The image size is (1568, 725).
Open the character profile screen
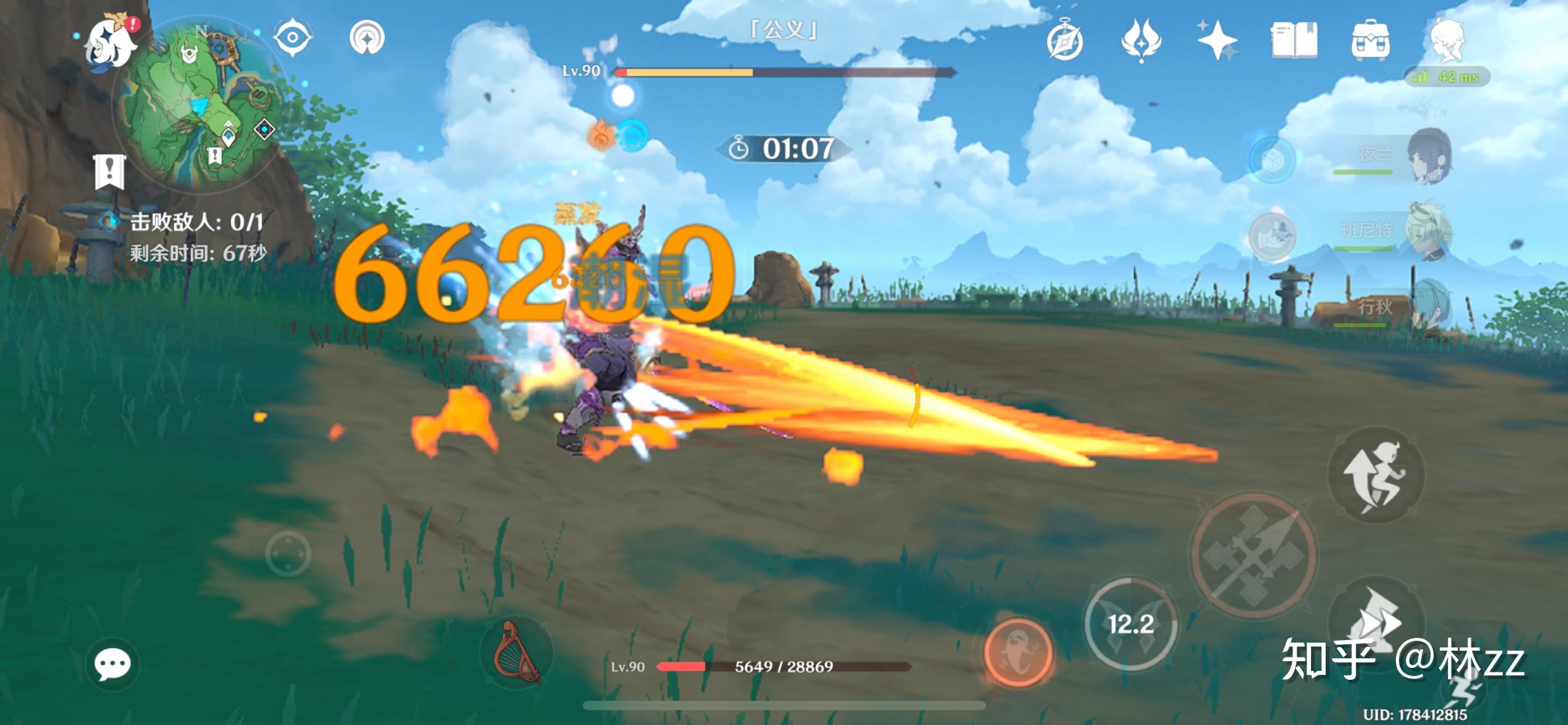point(1447,41)
